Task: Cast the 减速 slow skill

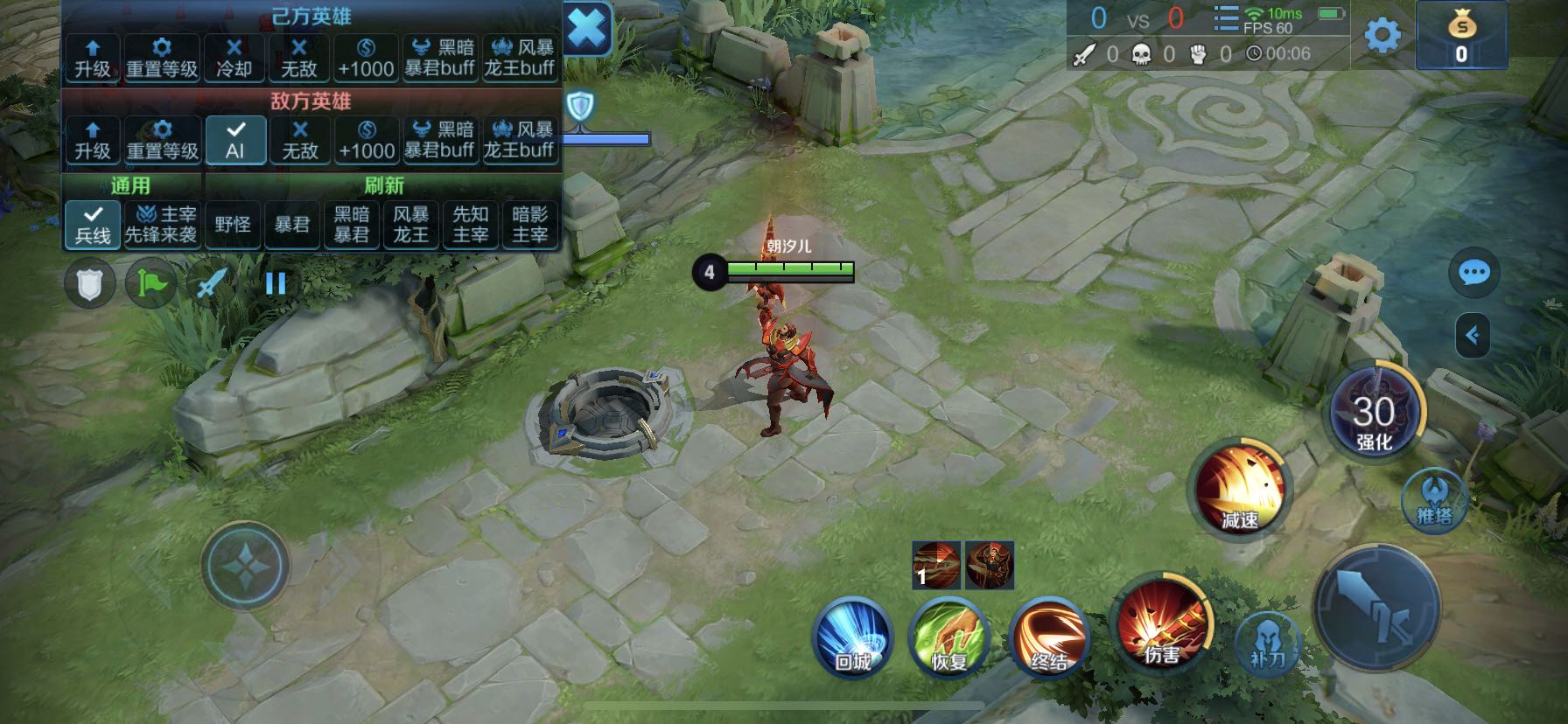Action: pos(1239,490)
